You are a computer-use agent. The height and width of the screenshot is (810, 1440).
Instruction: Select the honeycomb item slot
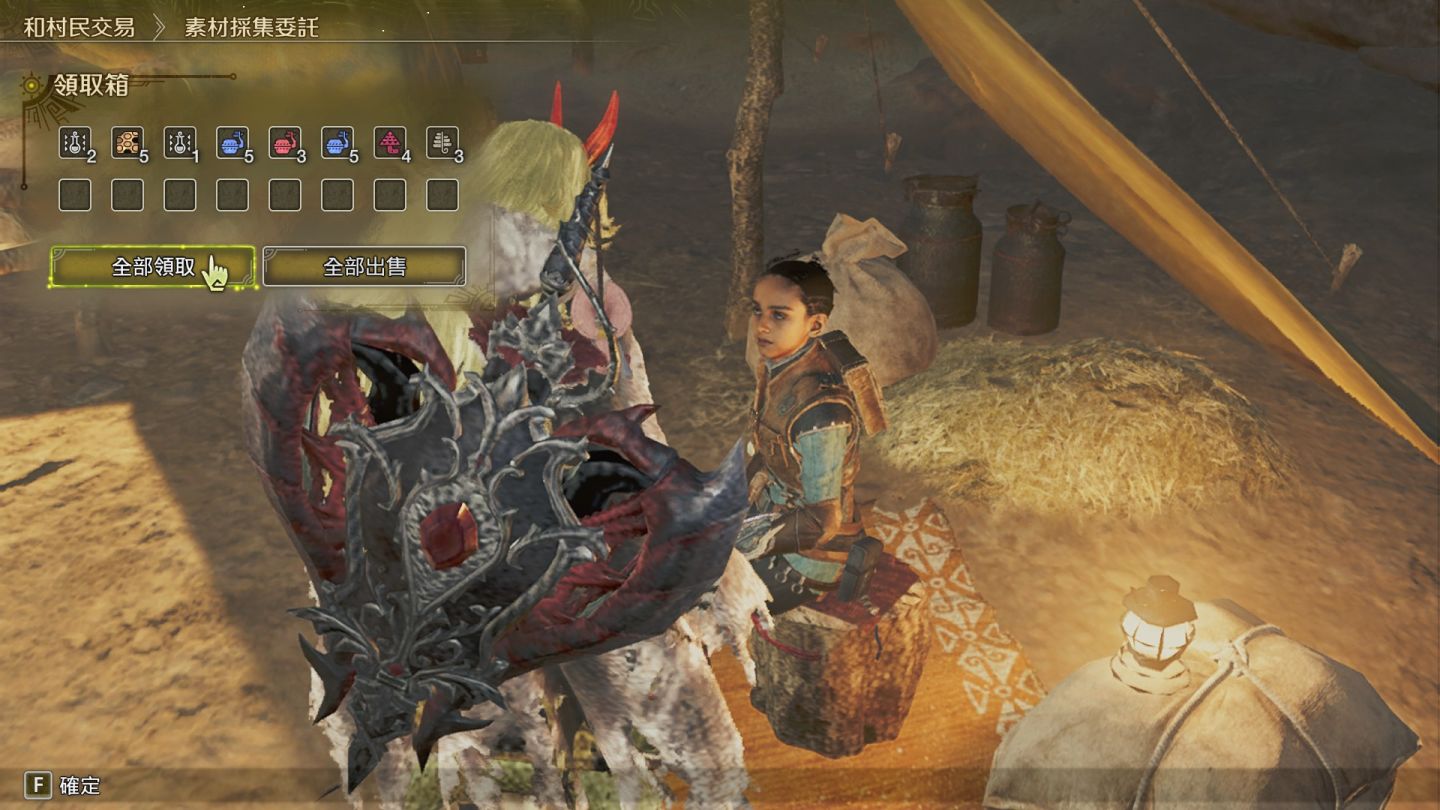click(127, 143)
